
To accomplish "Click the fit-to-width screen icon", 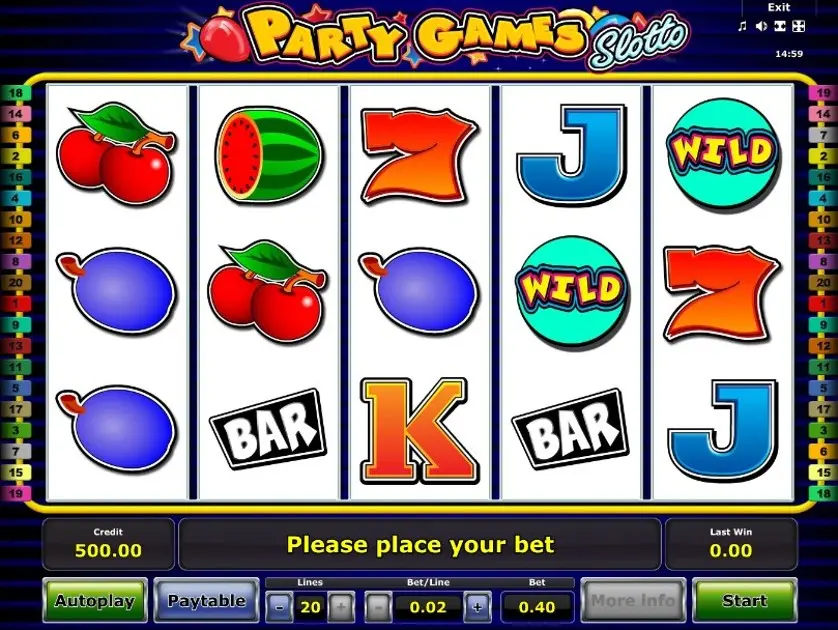I will [781, 27].
